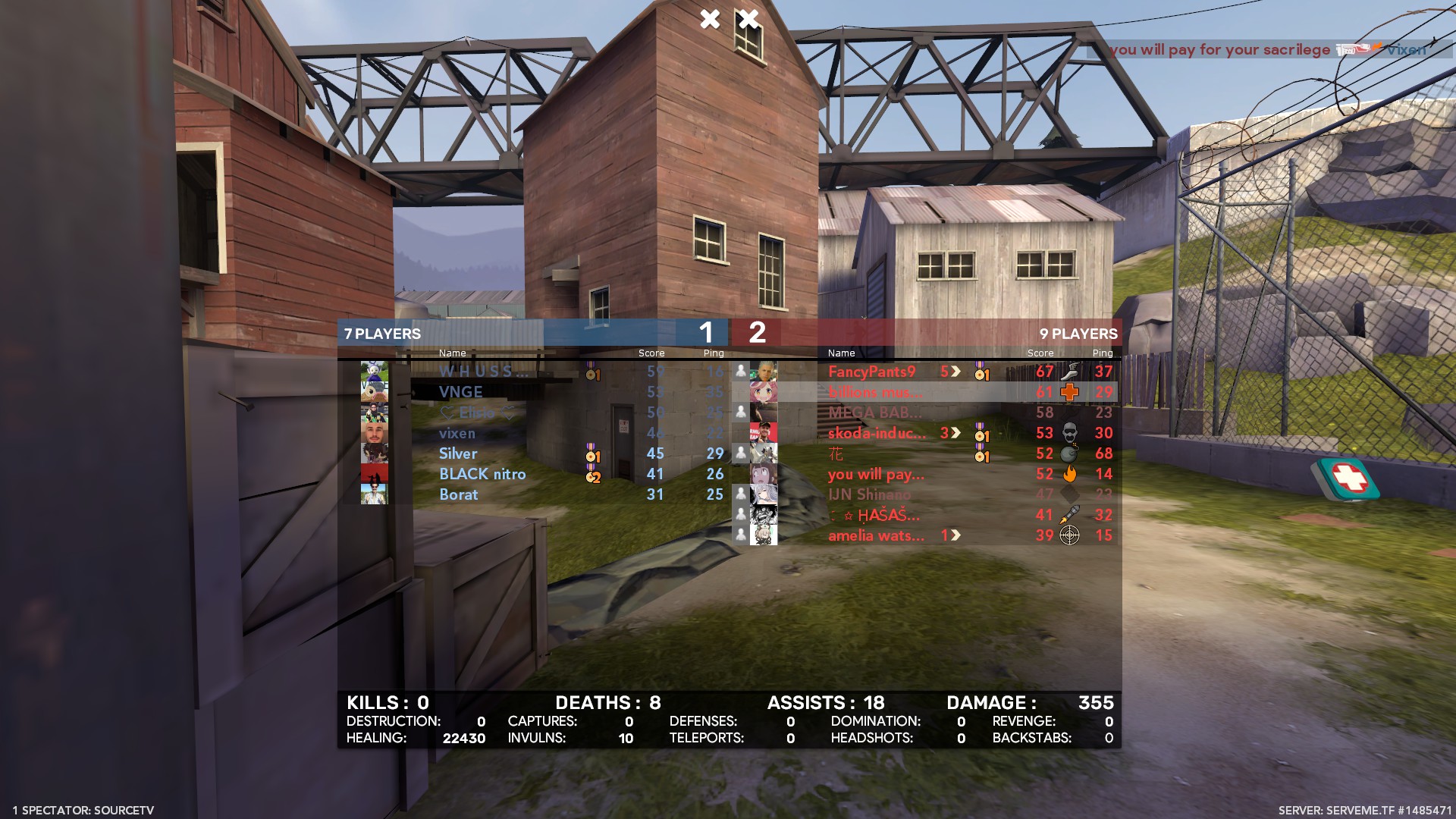
Task: Choose the Elisia player row
Action: [x=477, y=413]
